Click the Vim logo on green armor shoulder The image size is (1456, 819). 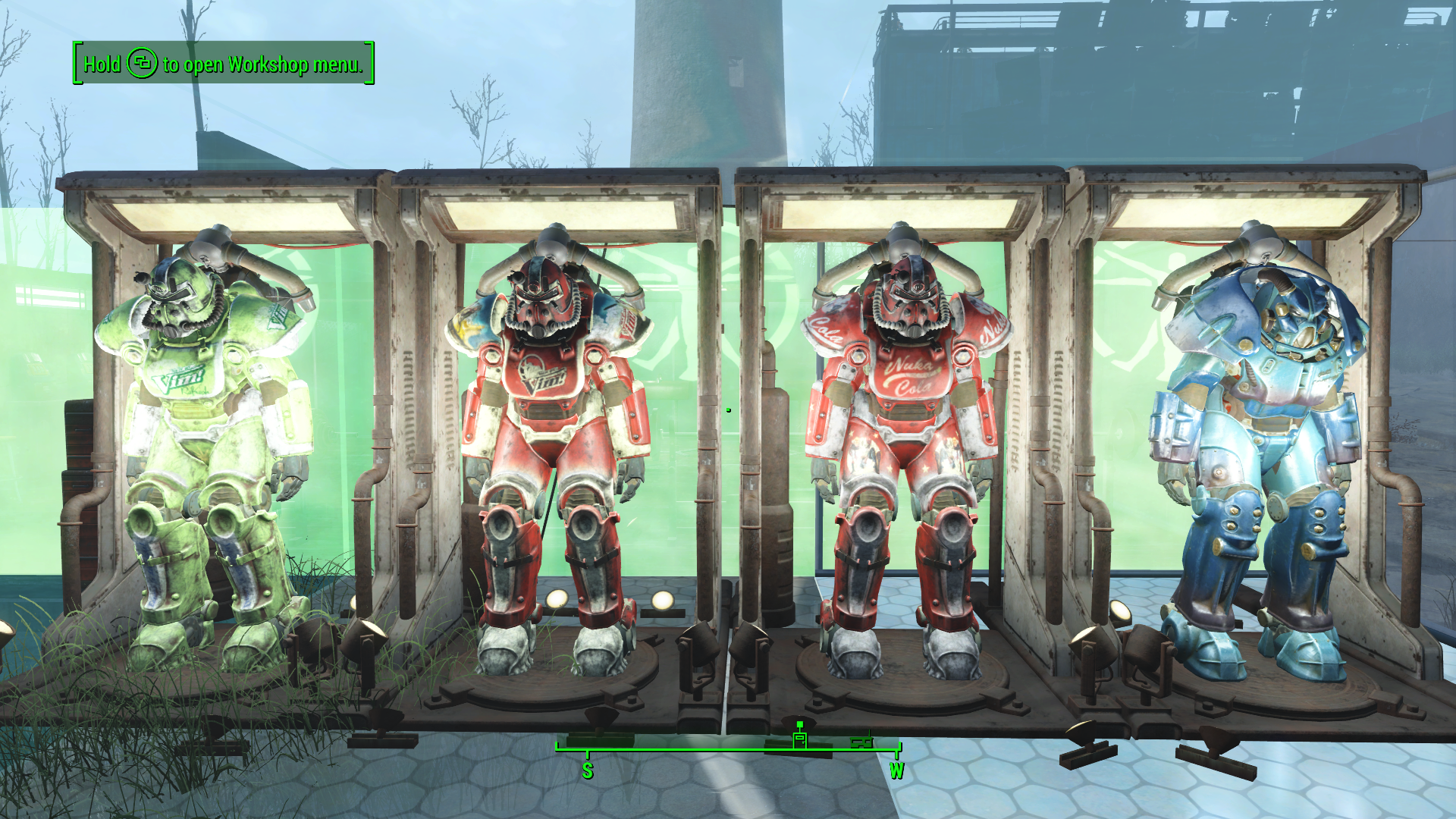pos(278,318)
